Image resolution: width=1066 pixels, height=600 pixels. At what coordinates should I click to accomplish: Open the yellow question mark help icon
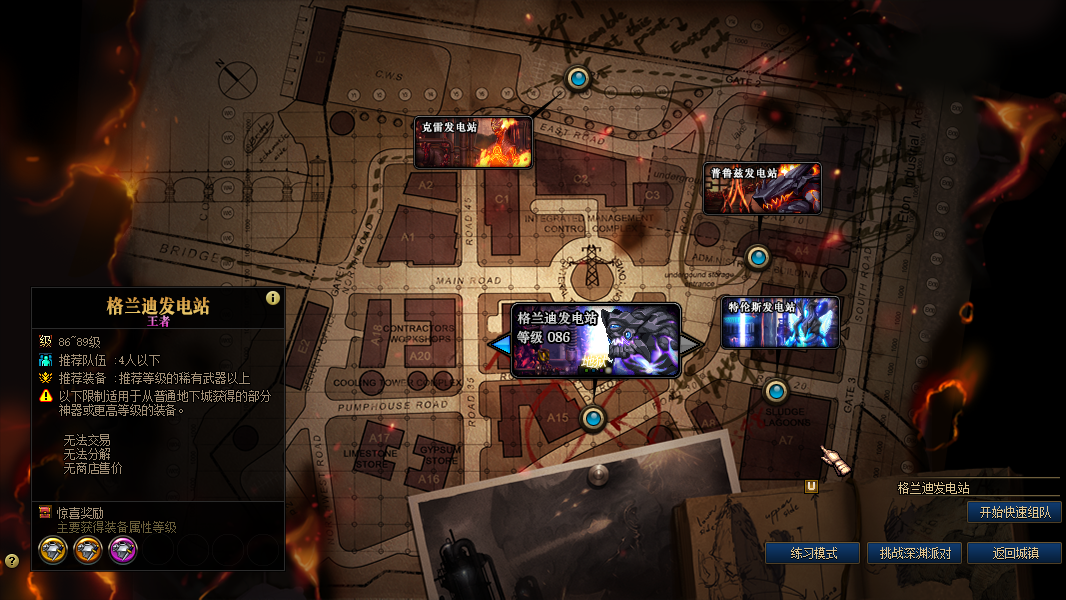coord(11,561)
